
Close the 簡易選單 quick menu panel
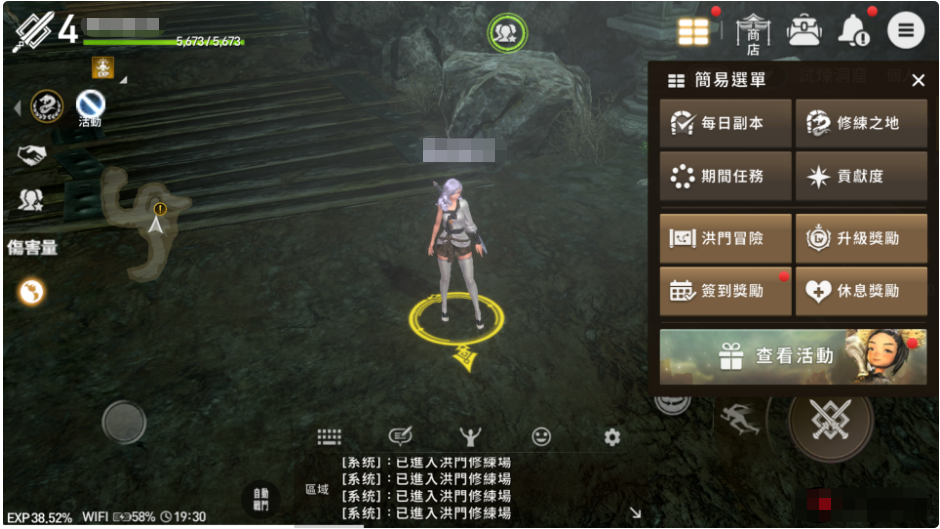click(918, 81)
